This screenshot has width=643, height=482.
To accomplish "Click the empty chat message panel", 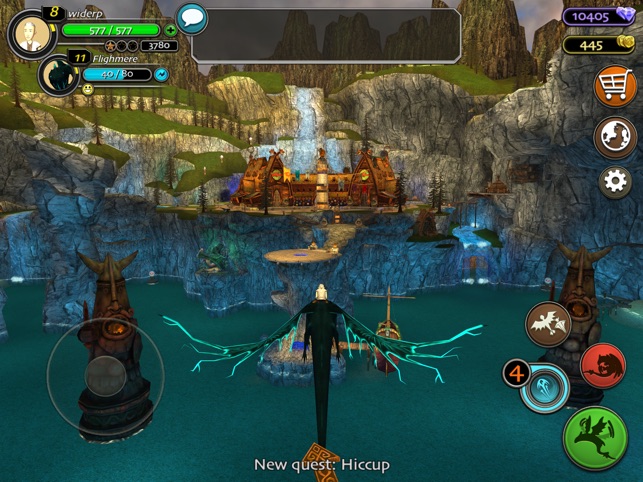I will point(326,35).
